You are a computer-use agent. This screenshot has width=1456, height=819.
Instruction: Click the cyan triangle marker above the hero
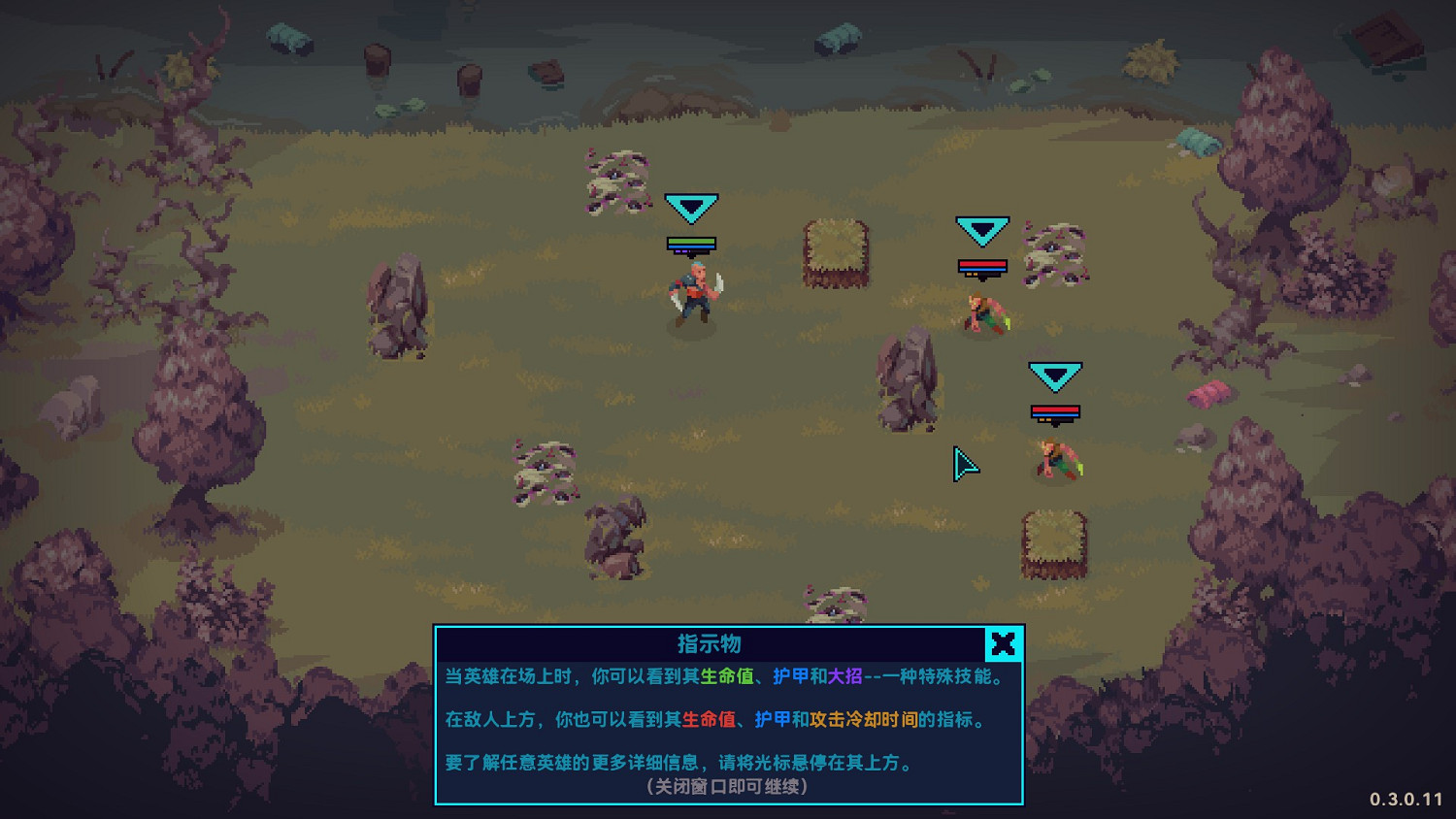pos(691,206)
